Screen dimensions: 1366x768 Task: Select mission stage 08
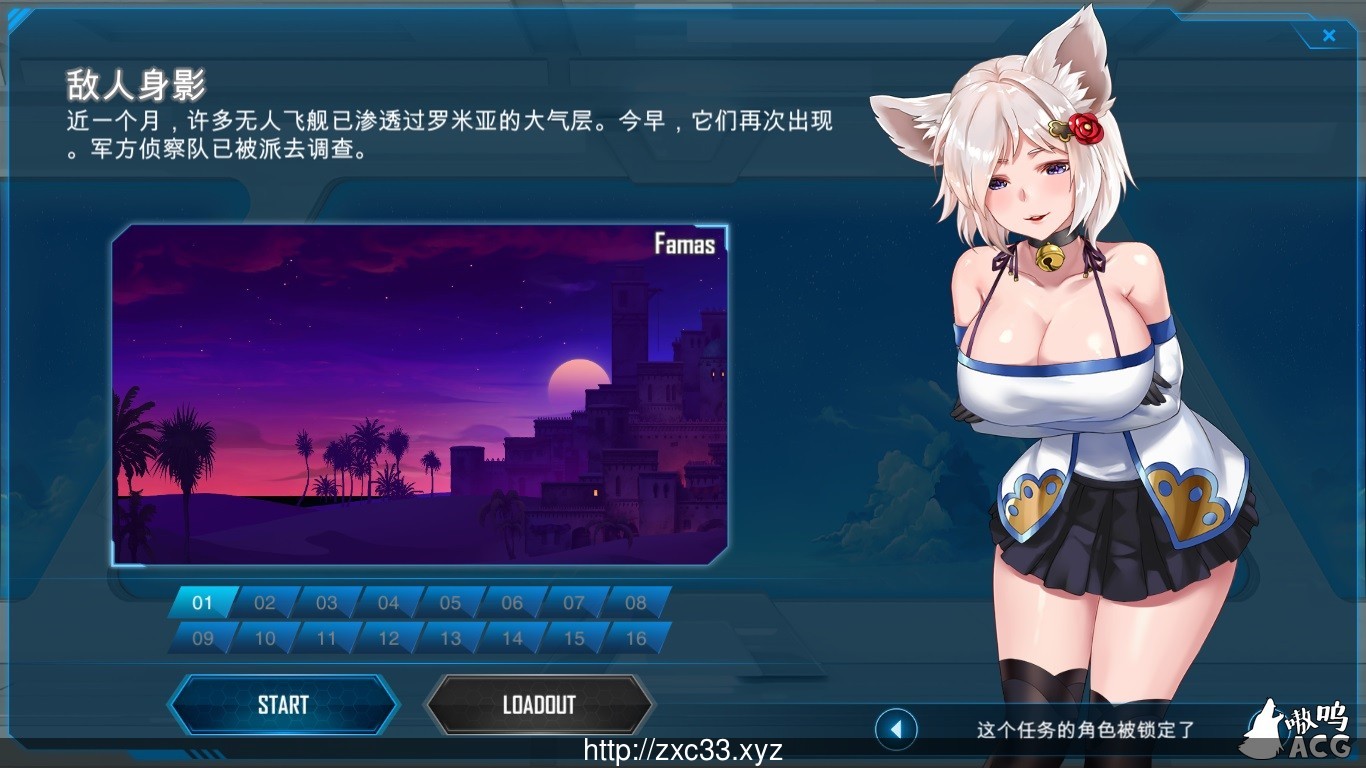(x=635, y=603)
